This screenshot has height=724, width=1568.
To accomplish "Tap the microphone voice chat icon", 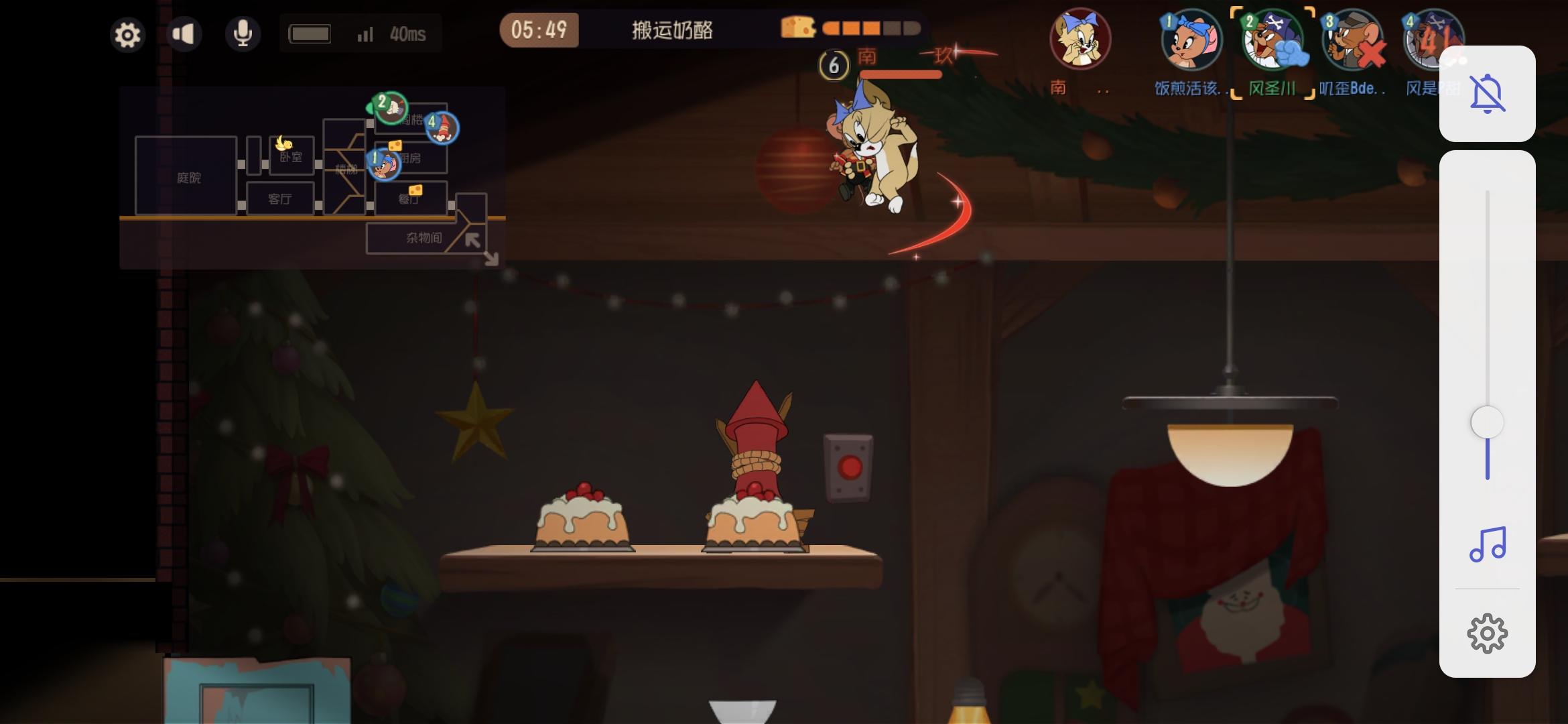I will click(243, 32).
